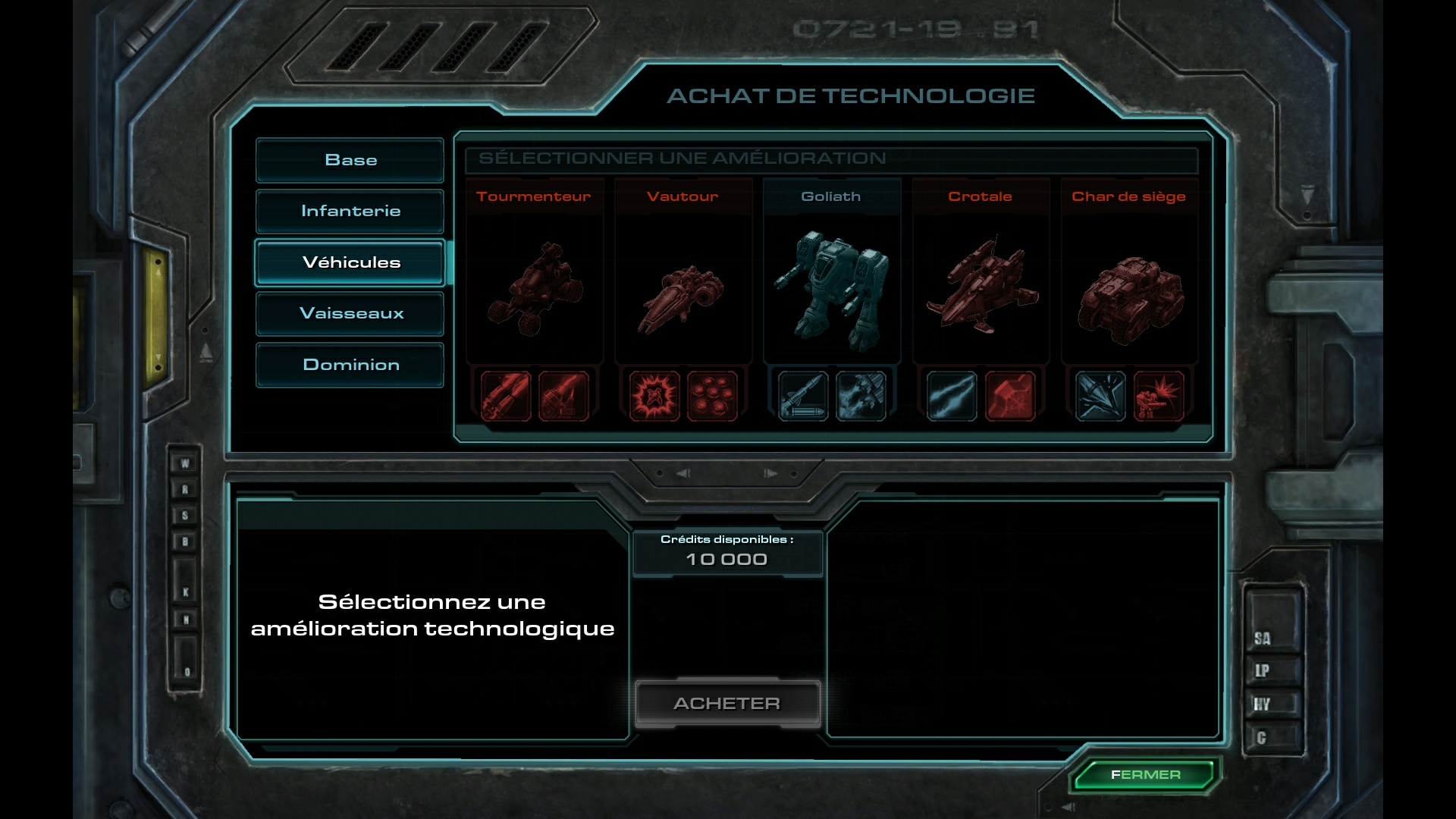Select Crotale's blue energy streak upgrade
The height and width of the screenshot is (819, 1456).
[x=952, y=395]
